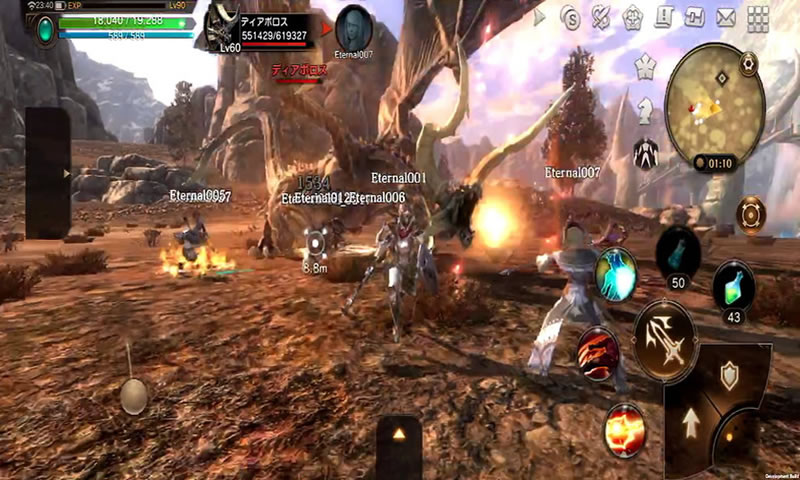Select the chess knight icon
The width and height of the screenshot is (800, 480).
(x=646, y=107)
